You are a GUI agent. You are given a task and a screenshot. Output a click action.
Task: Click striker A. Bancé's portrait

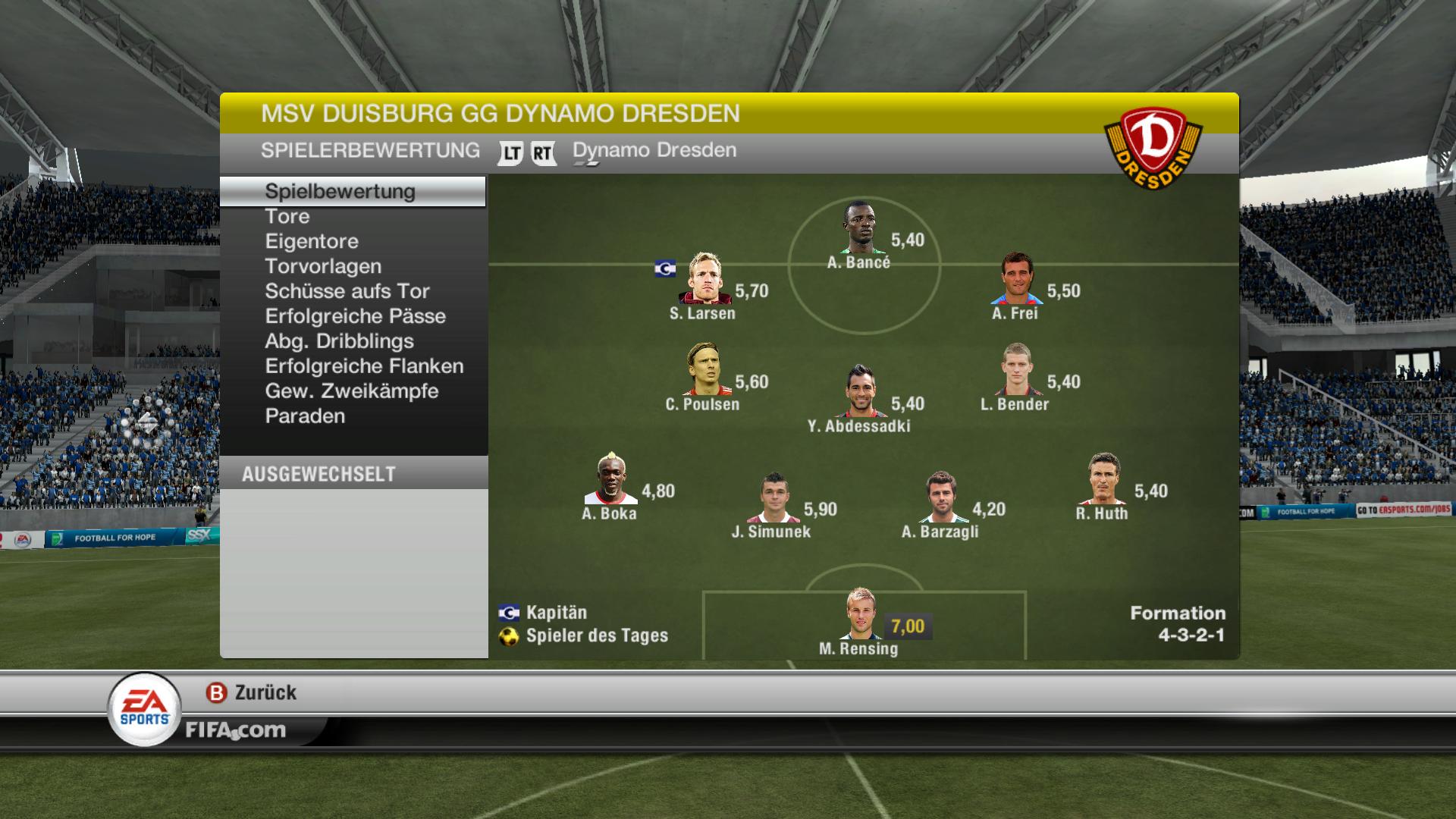pyautogui.click(x=858, y=227)
